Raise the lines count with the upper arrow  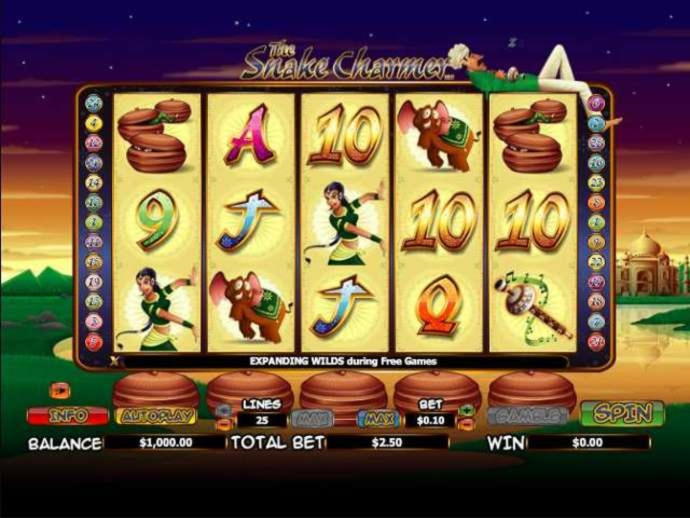click(x=223, y=410)
